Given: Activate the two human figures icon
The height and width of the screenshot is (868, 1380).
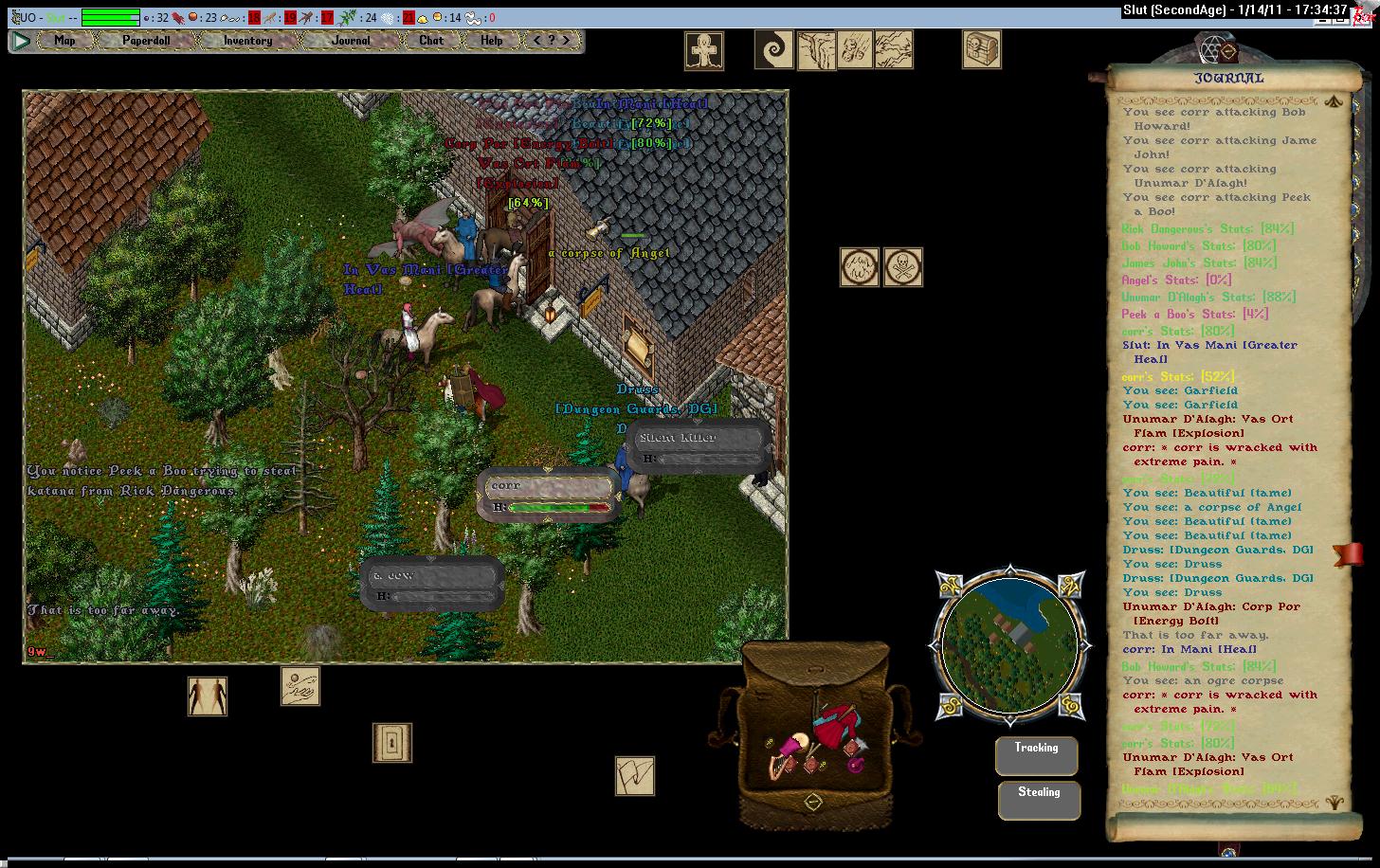Looking at the screenshot, I should 207,696.
